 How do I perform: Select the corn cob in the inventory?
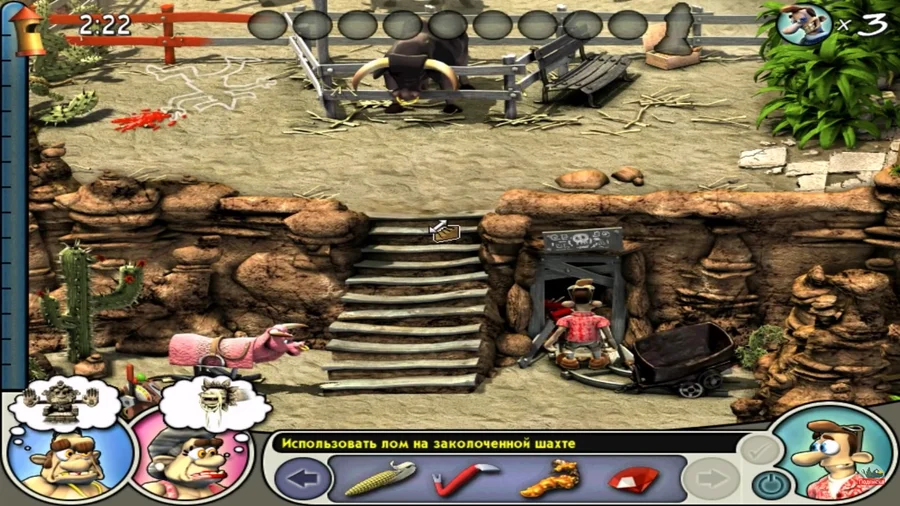point(379,478)
